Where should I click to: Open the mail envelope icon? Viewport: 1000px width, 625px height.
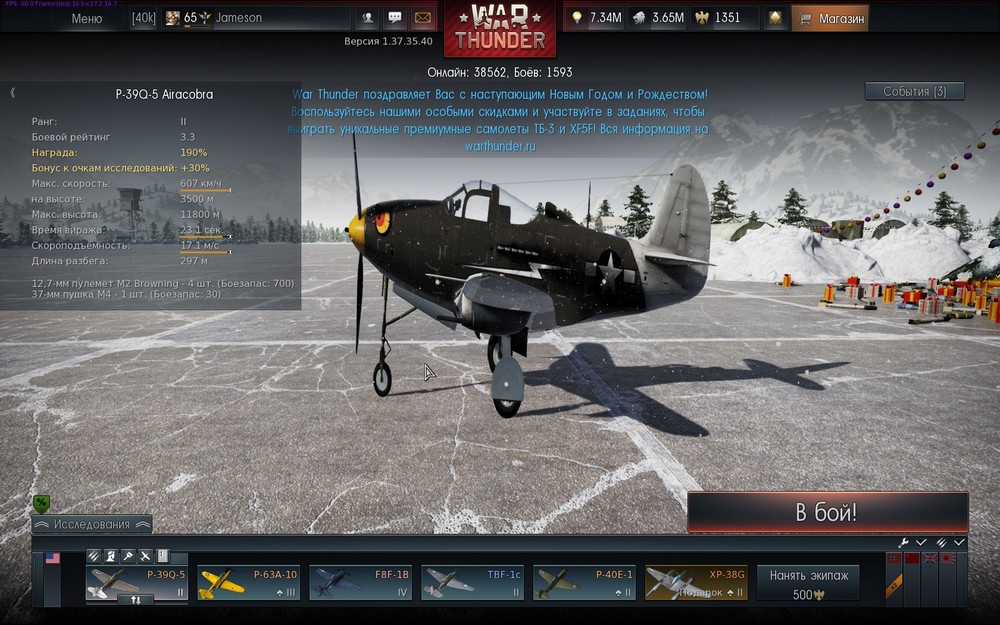pos(423,18)
